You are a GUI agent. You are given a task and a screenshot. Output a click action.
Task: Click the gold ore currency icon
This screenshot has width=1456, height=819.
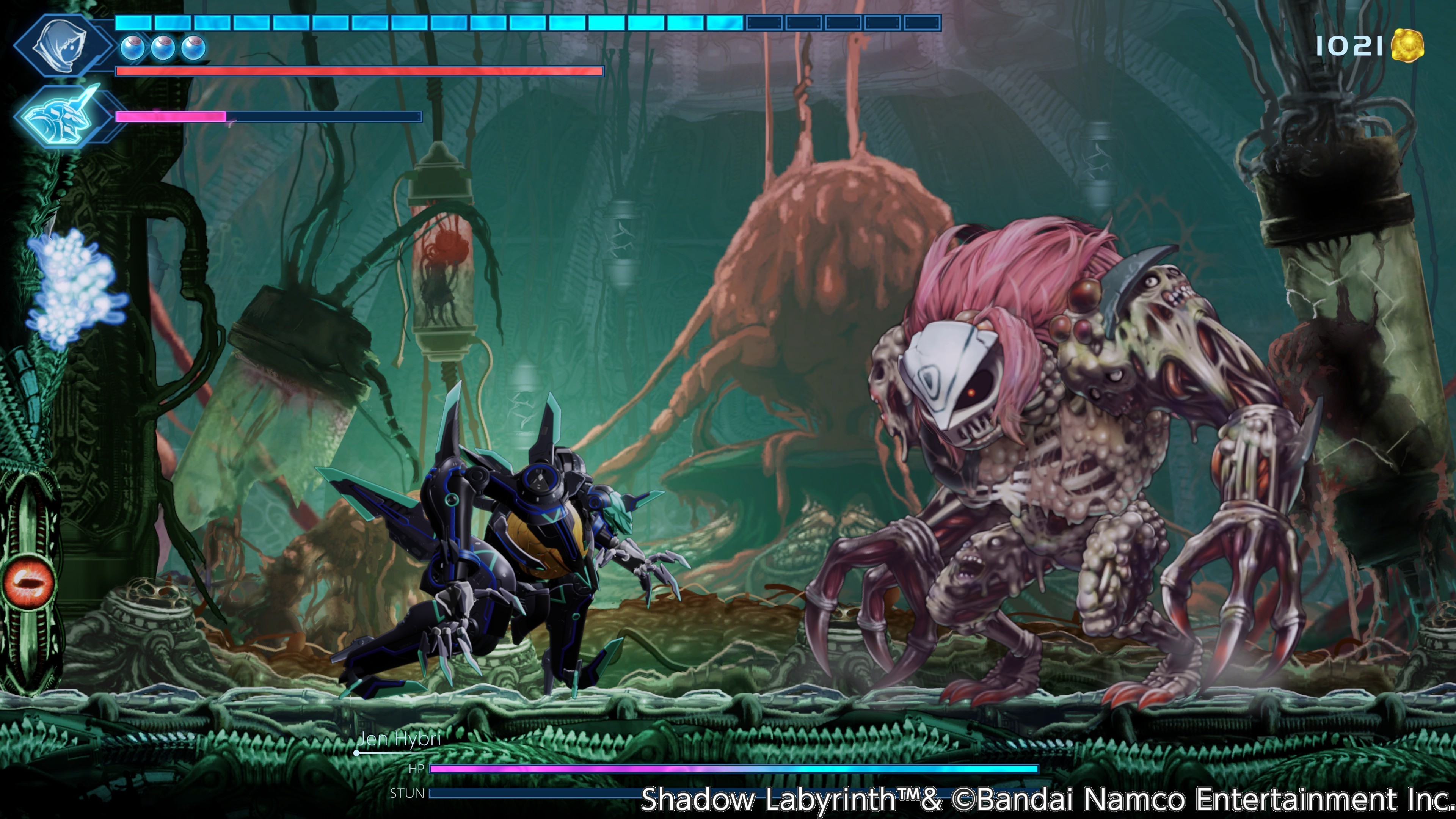click(1407, 45)
